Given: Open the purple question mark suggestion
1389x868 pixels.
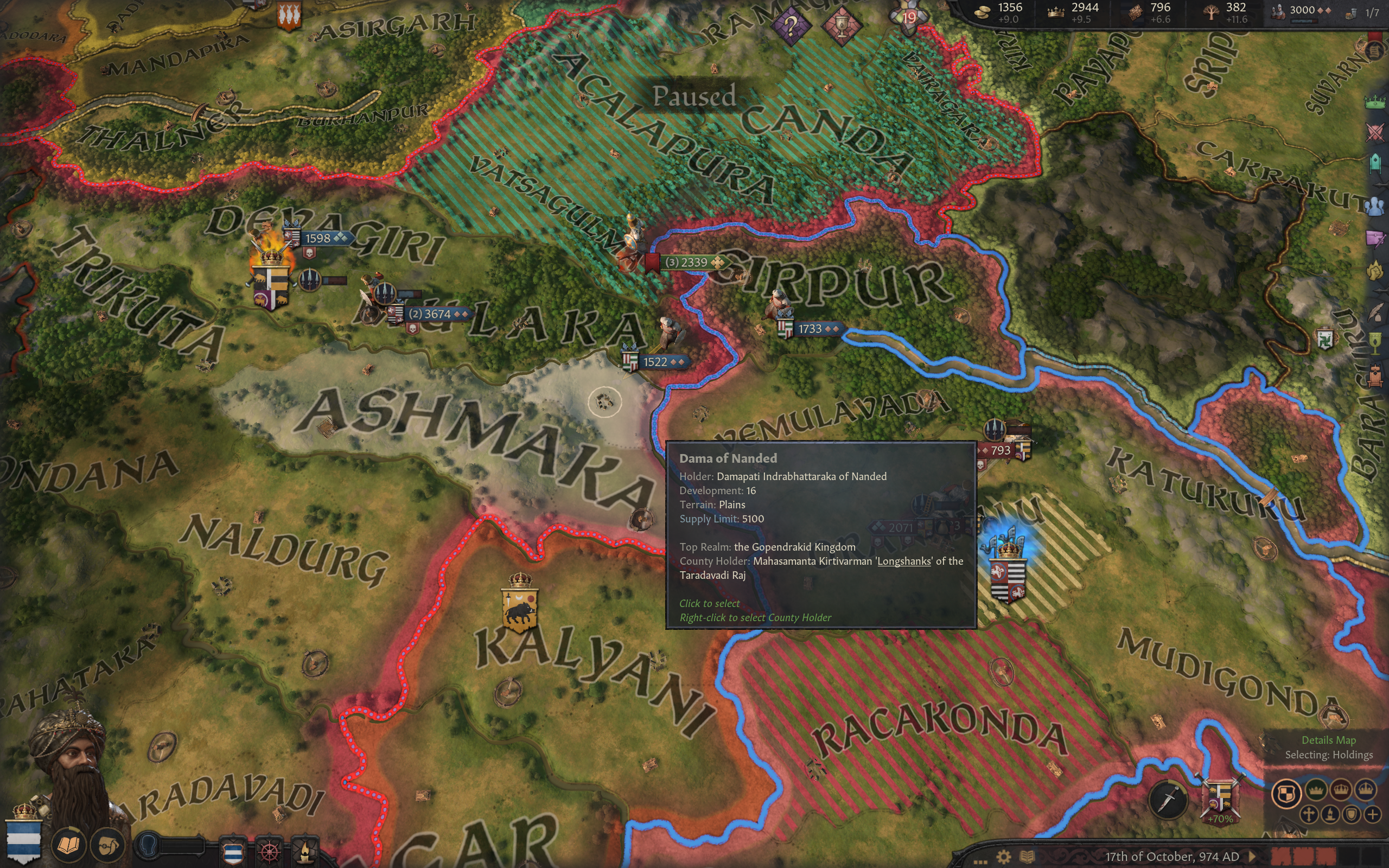Looking at the screenshot, I should (792, 26).
